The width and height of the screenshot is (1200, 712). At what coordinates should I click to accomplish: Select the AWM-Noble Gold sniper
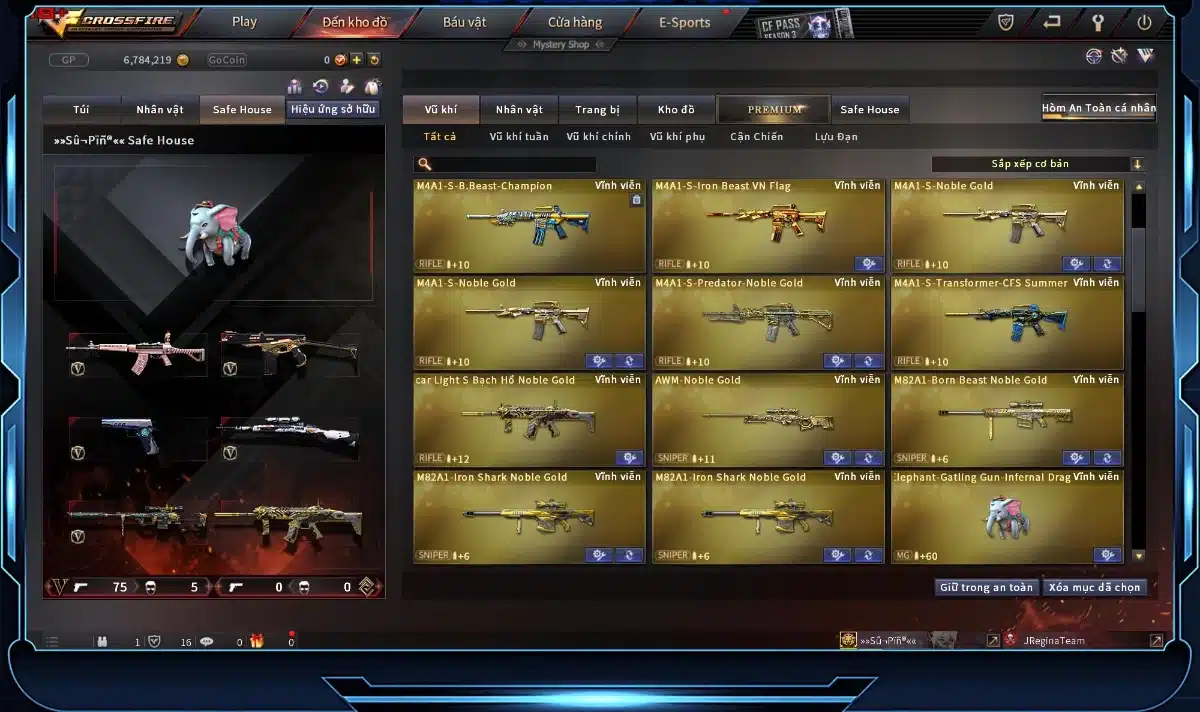[x=768, y=420]
